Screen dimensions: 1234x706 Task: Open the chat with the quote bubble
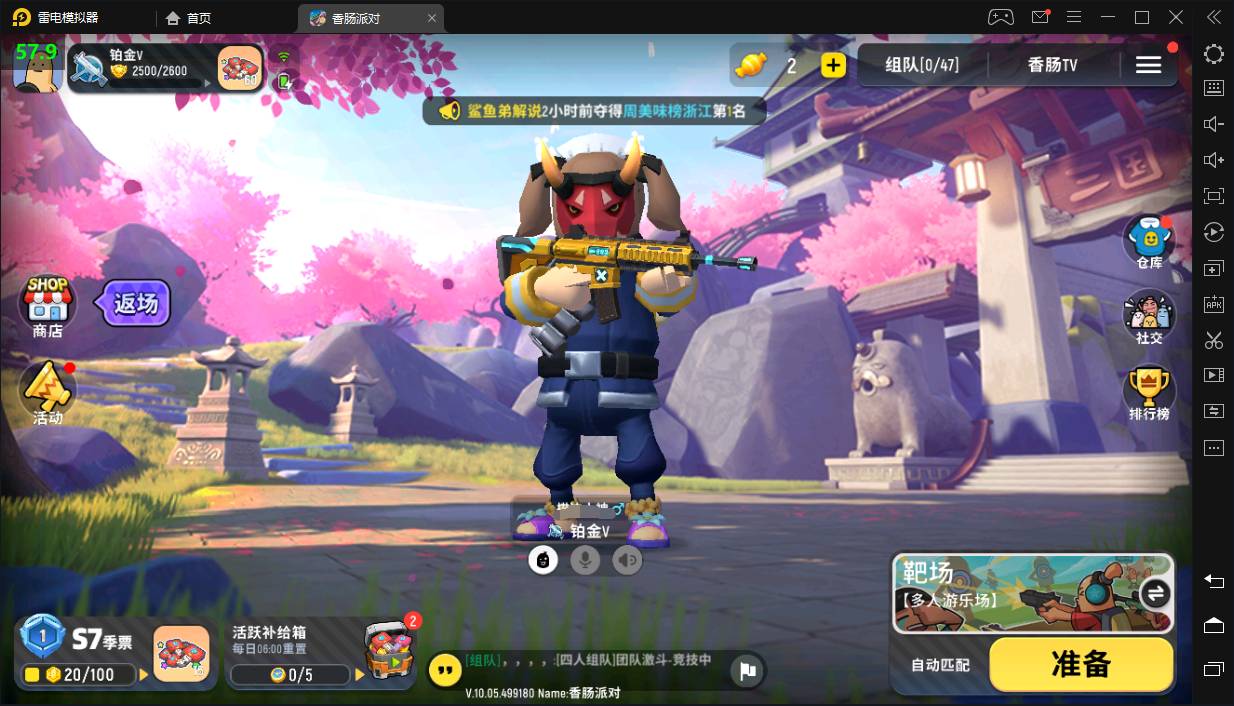click(x=445, y=670)
